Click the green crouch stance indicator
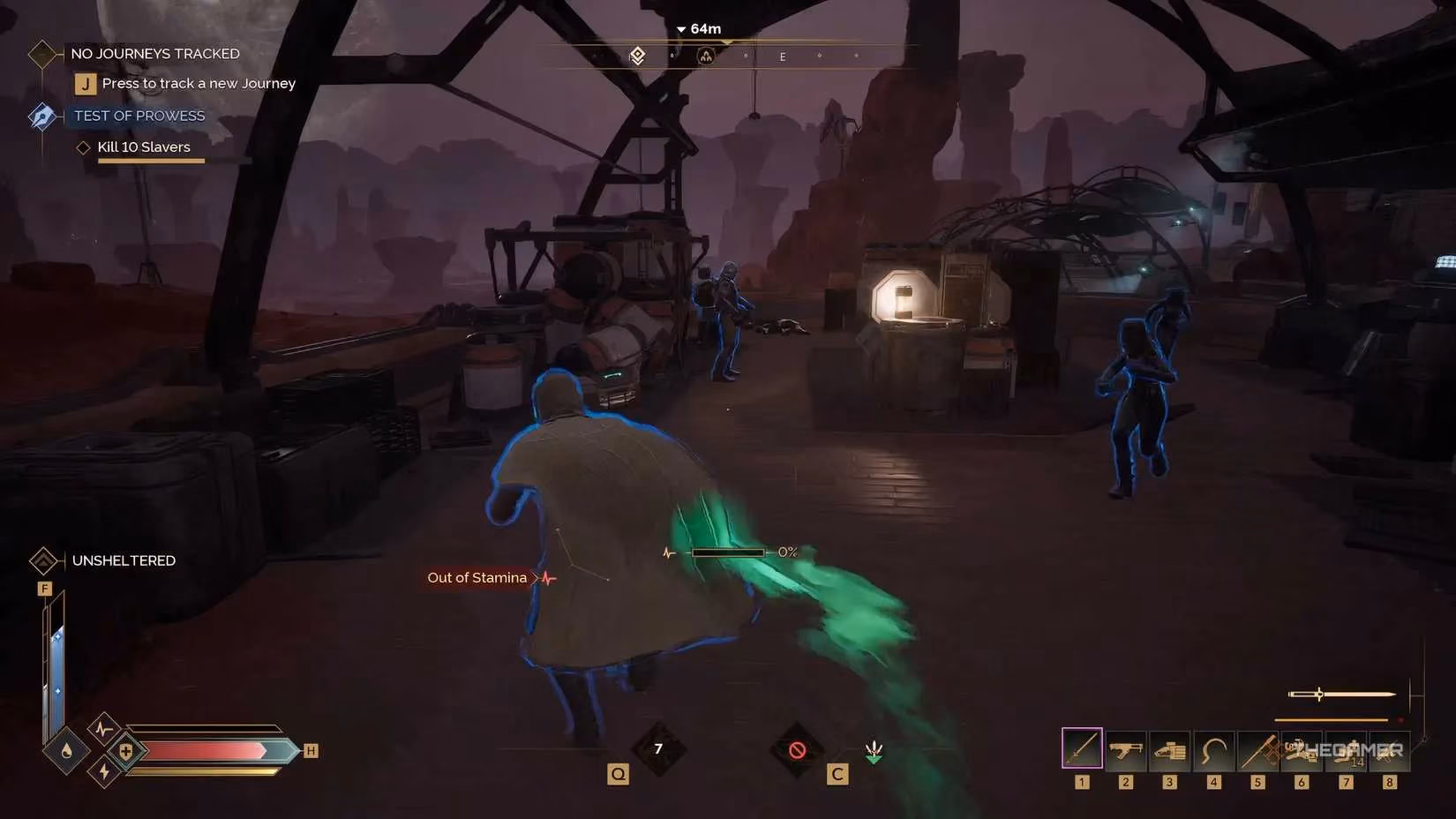Screen dimensions: 1456x819 coord(874,751)
